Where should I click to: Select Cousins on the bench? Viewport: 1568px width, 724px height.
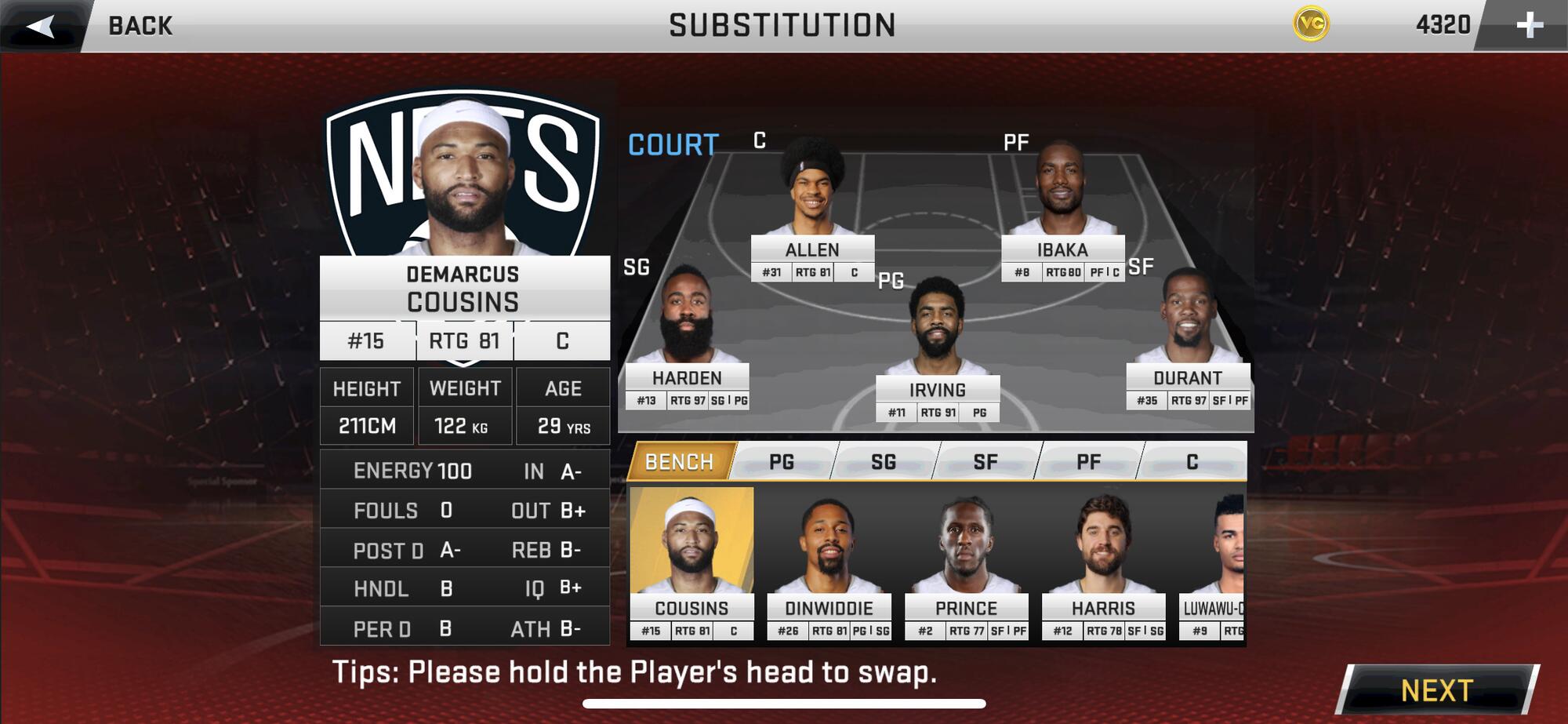pos(691,549)
